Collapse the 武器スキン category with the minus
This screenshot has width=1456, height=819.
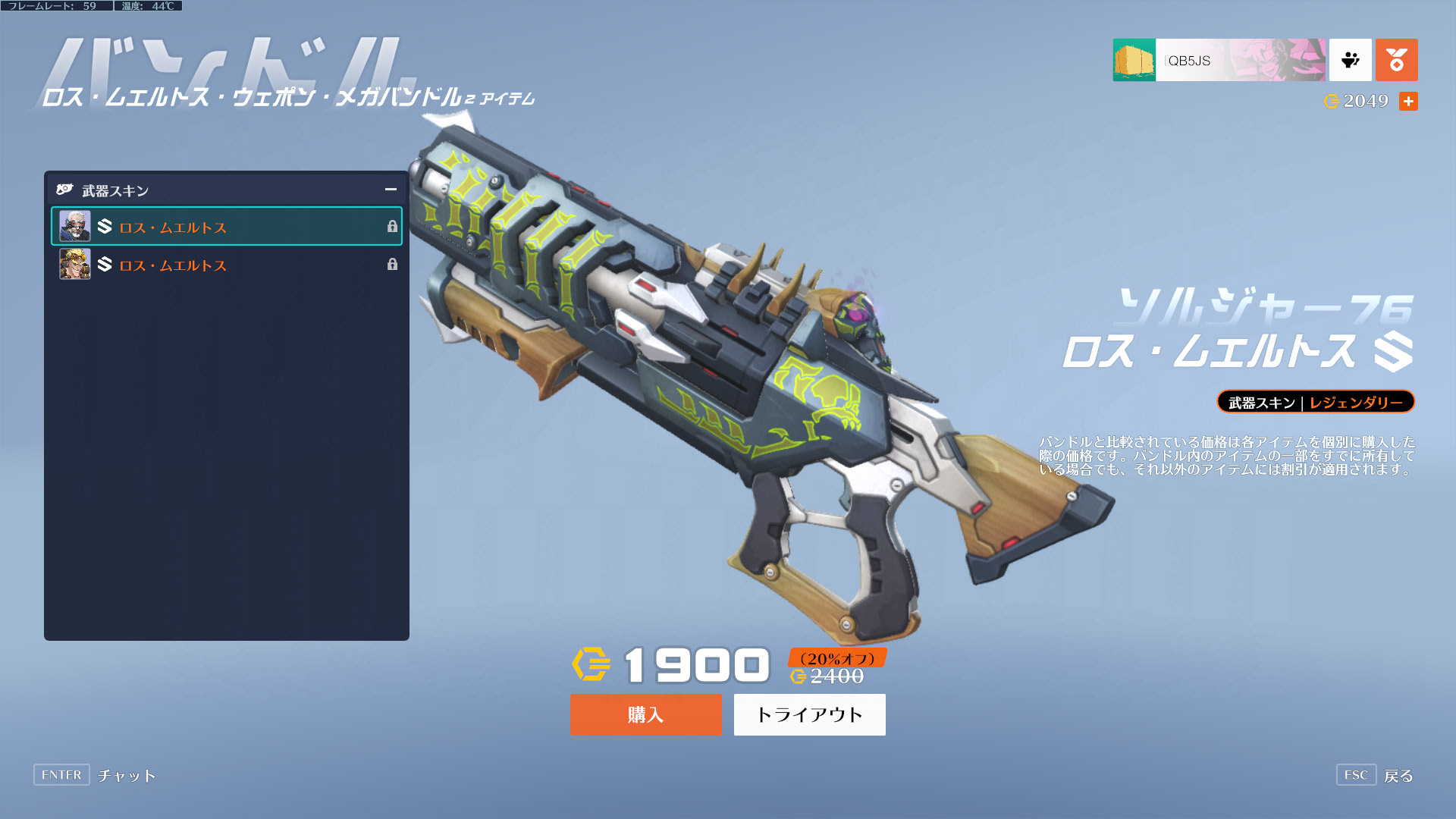coord(391,190)
